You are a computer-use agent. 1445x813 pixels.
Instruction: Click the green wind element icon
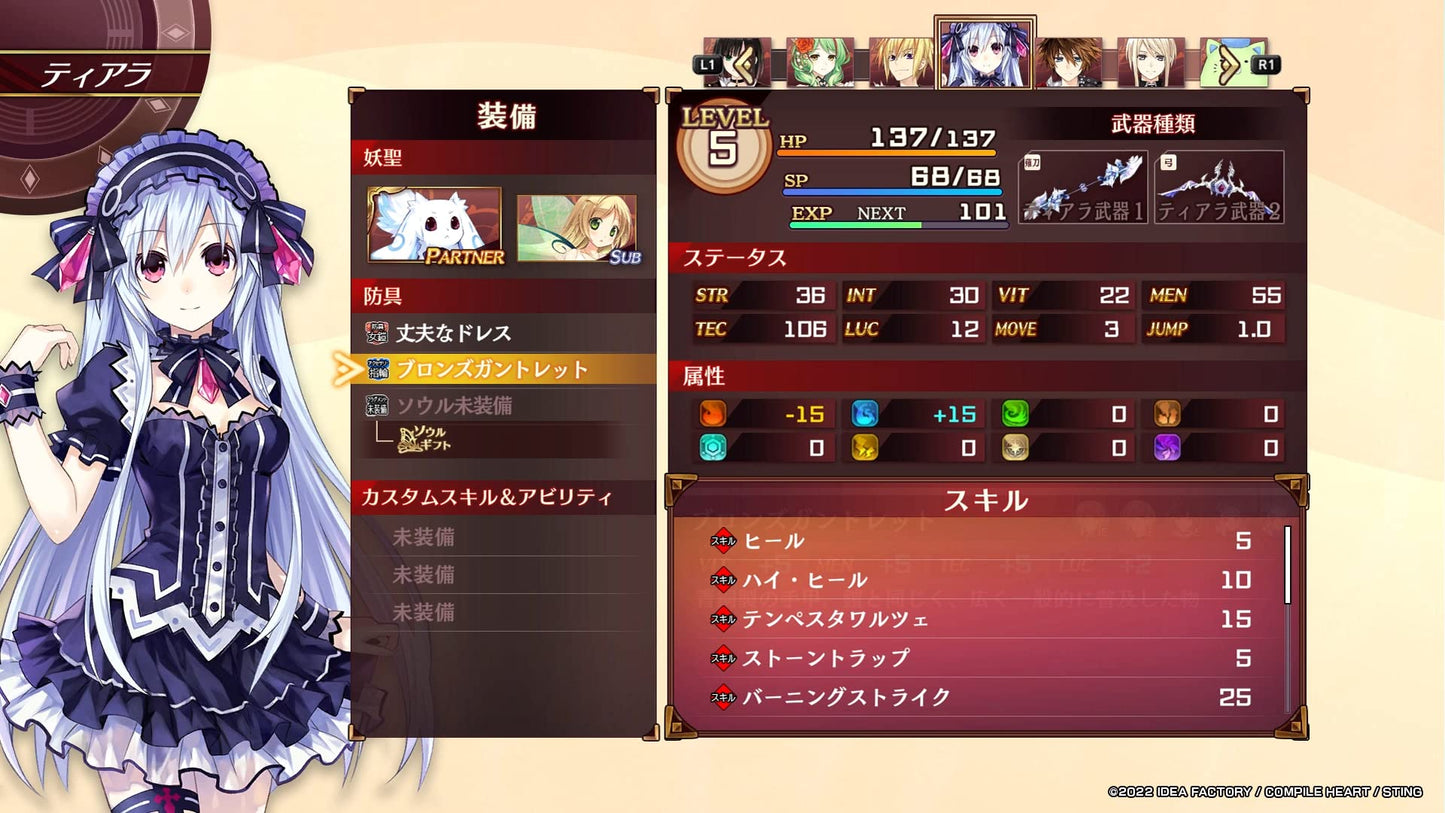(x=1017, y=412)
